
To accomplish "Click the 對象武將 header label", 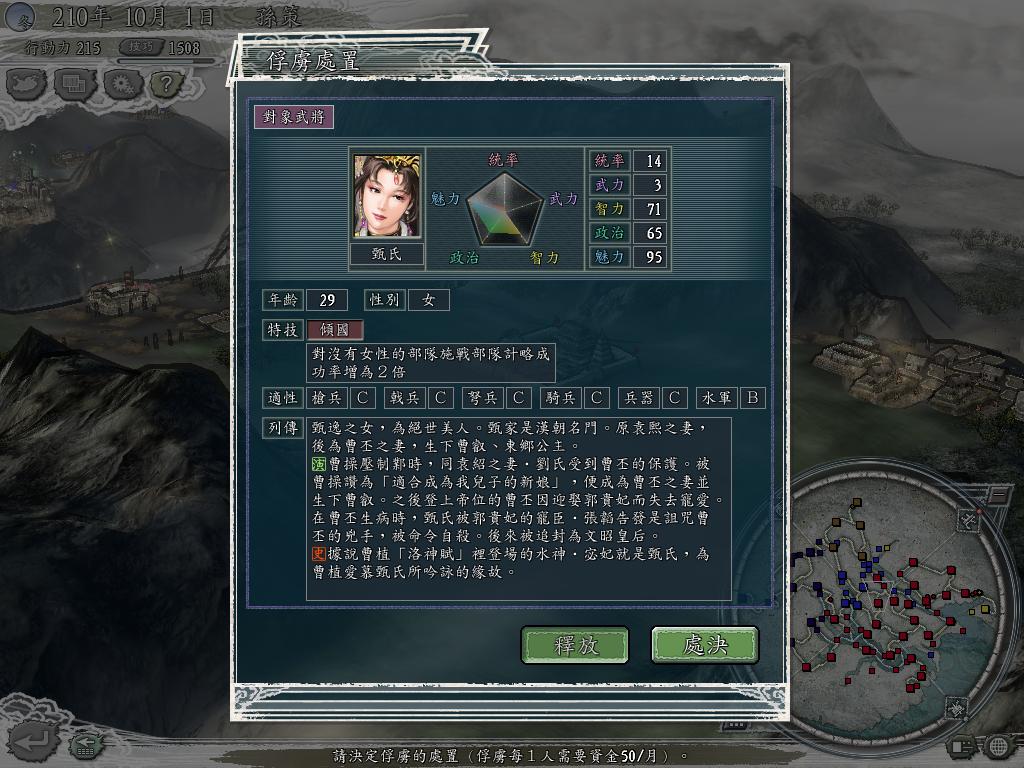I will (x=293, y=116).
